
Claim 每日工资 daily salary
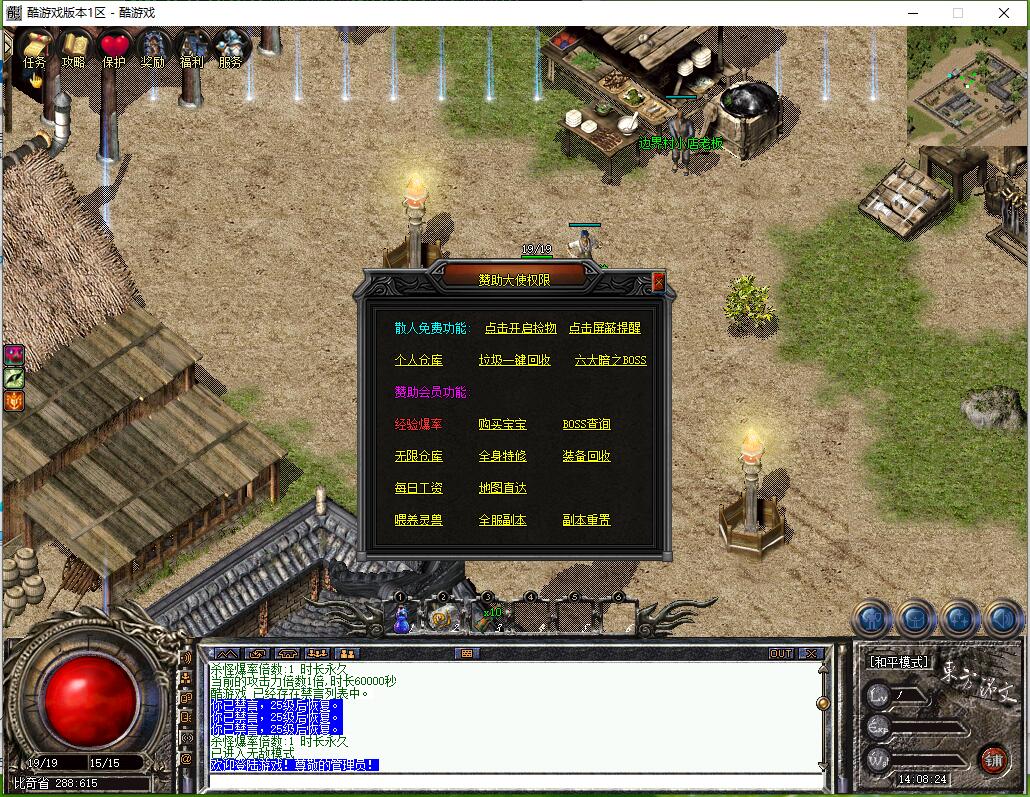418,488
